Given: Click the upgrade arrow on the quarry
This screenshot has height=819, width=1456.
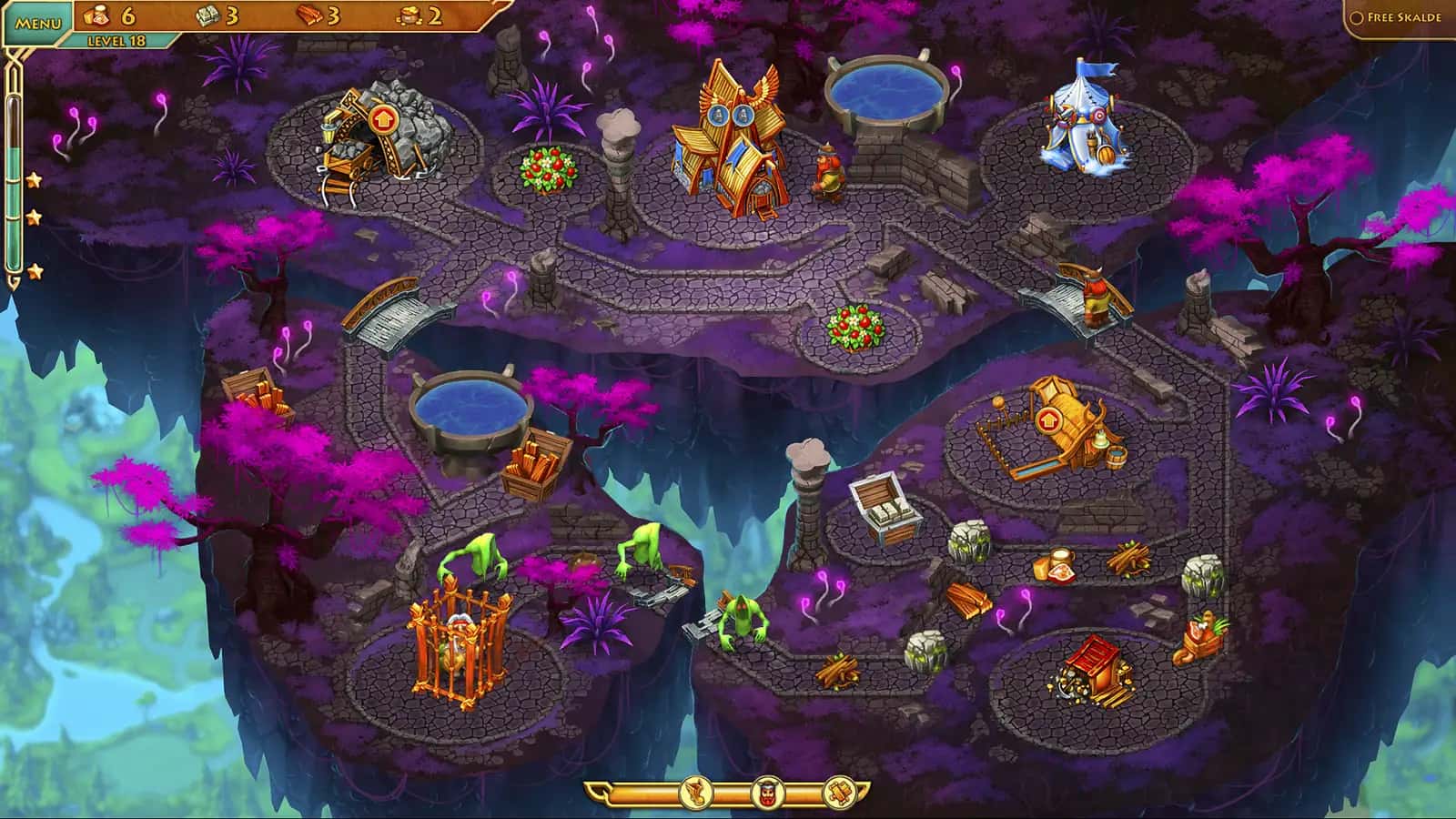Looking at the screenshot, I should [x=381, y=119].
